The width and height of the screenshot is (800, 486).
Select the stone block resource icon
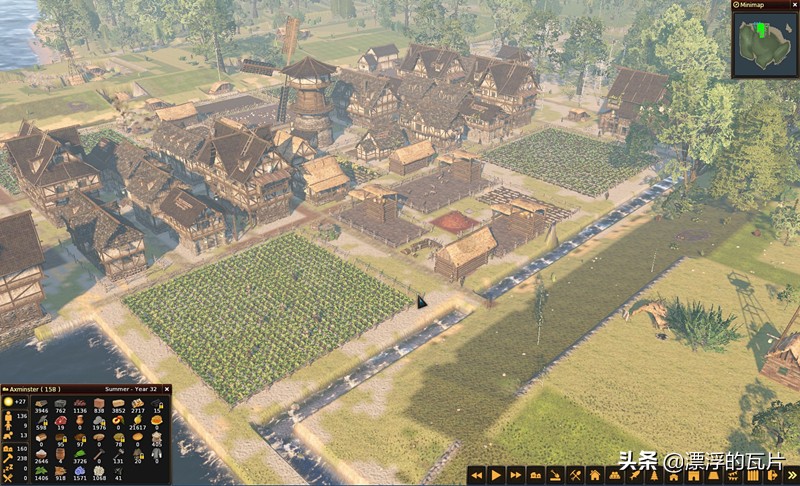(x=61, y=403)
